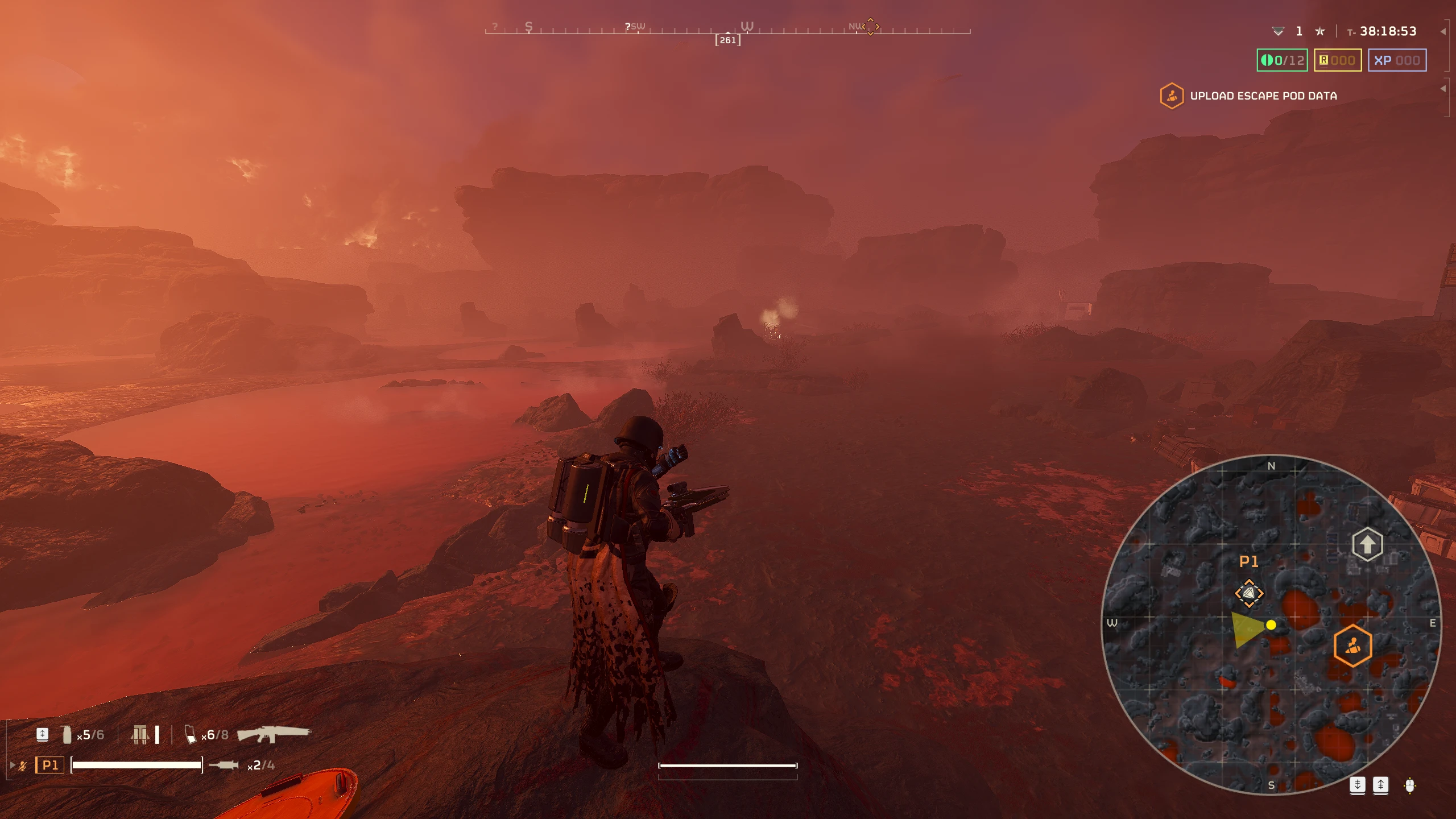The image size is (1456, 819).
Task: Select the extraction arrow marker on the minimap
Action: click(1367, 544)
